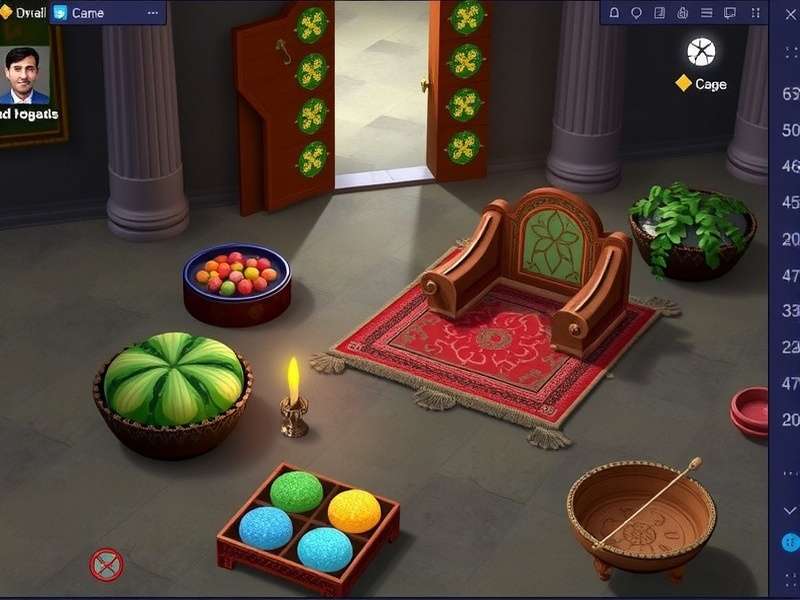
Task: Click the white cracked circle icon
Action: coord(701,52)
